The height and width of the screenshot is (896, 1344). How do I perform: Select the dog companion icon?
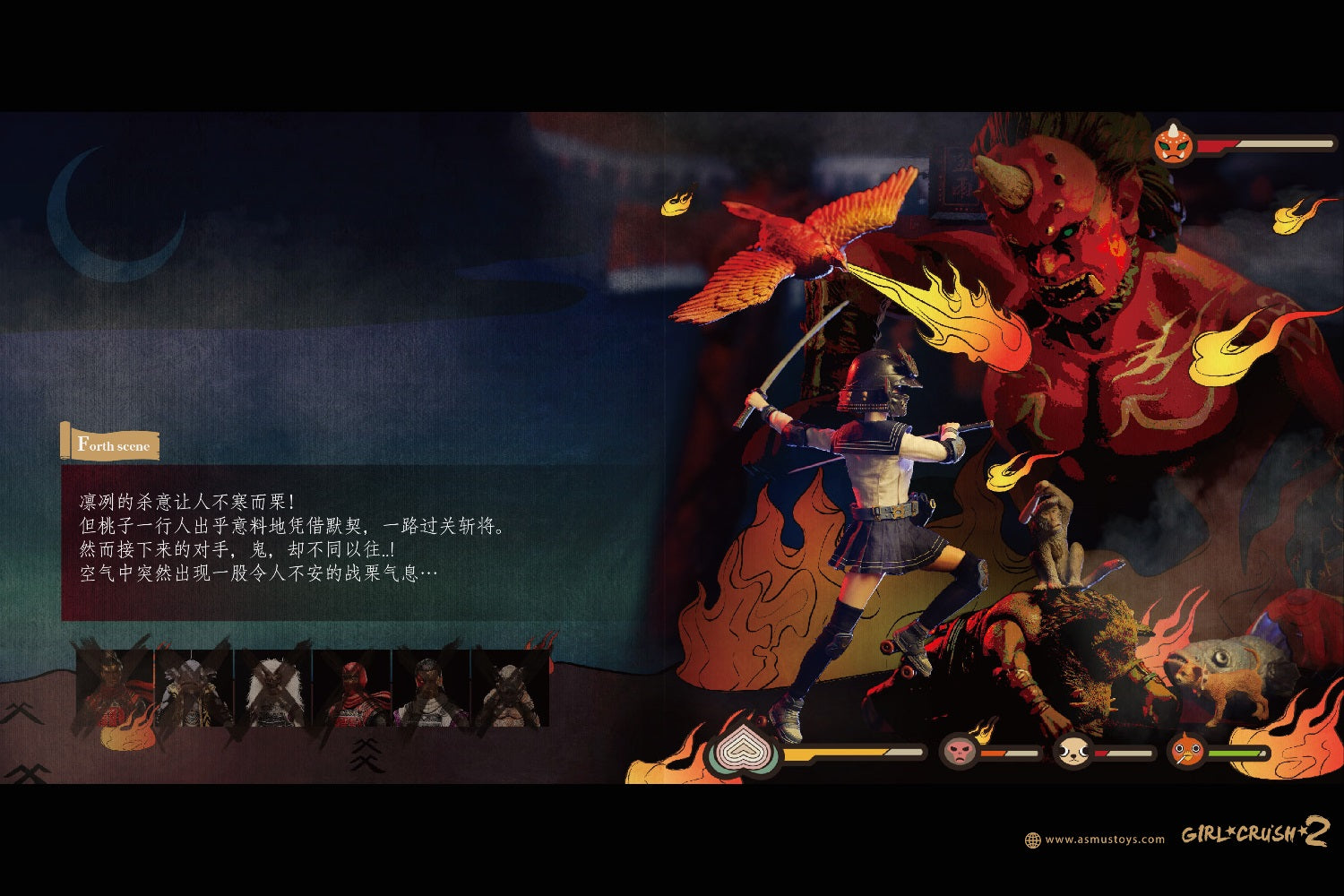tap(1071, 751)
